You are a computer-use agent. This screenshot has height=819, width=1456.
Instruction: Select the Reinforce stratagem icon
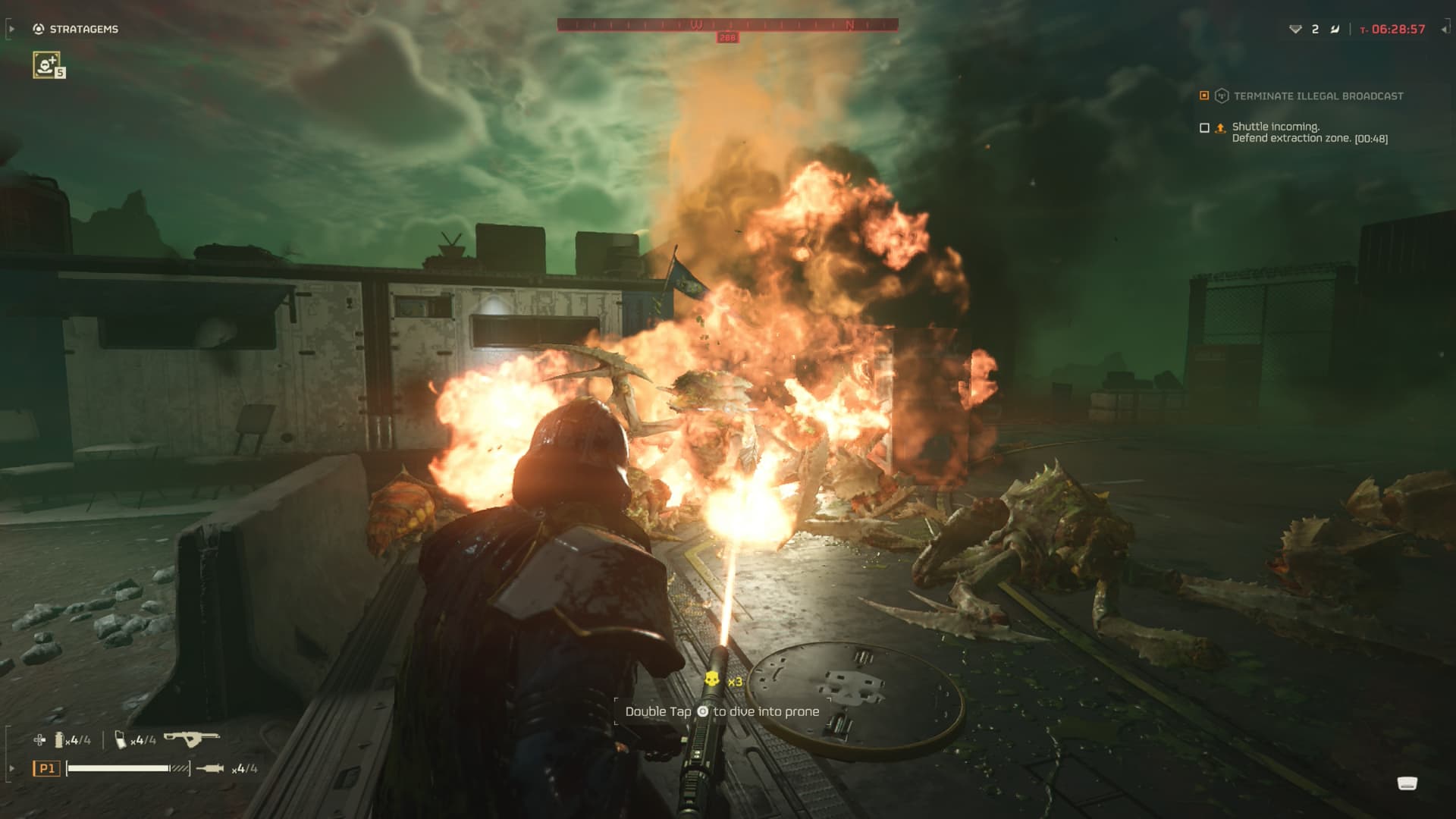(47, 64)
